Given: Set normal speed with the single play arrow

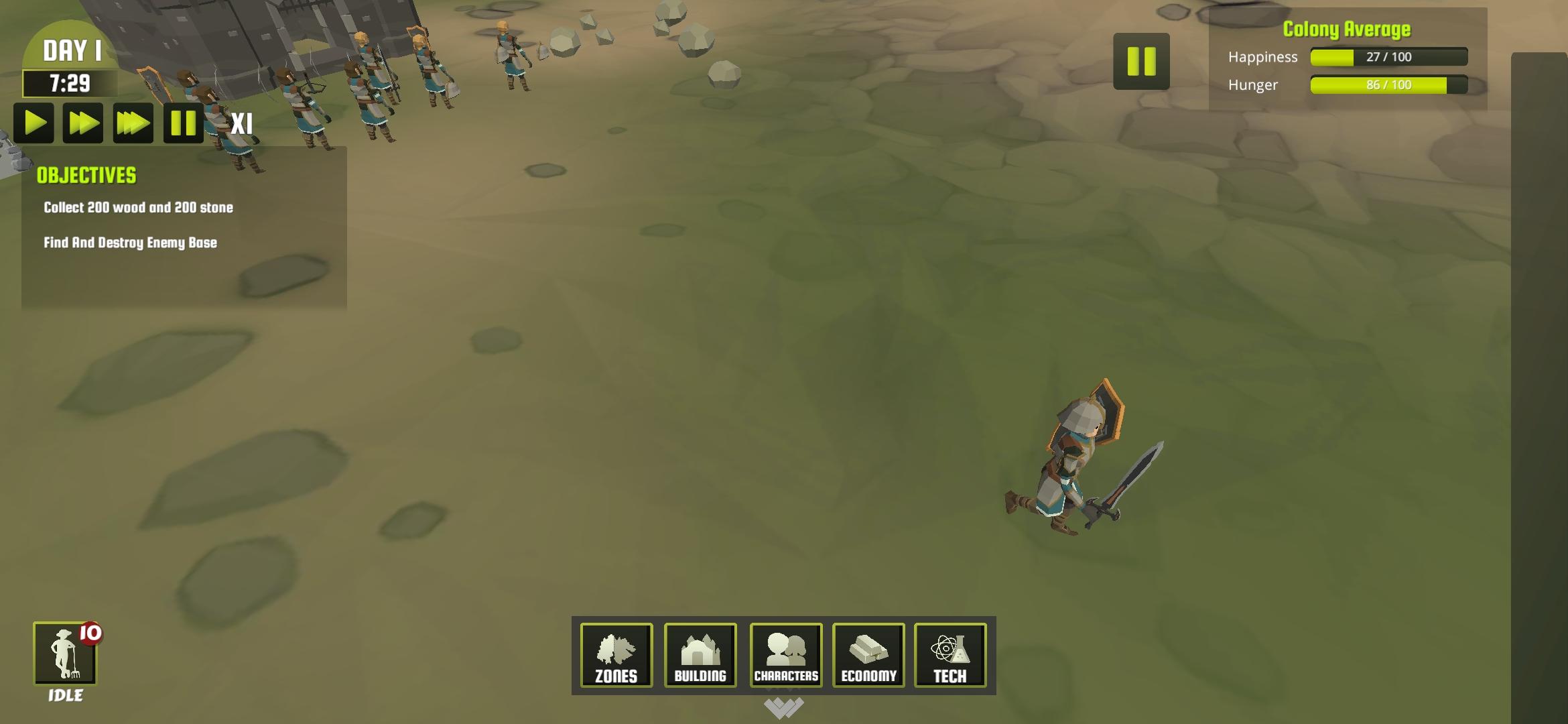Looking at the screenshot, I should (x=34, y=123).
